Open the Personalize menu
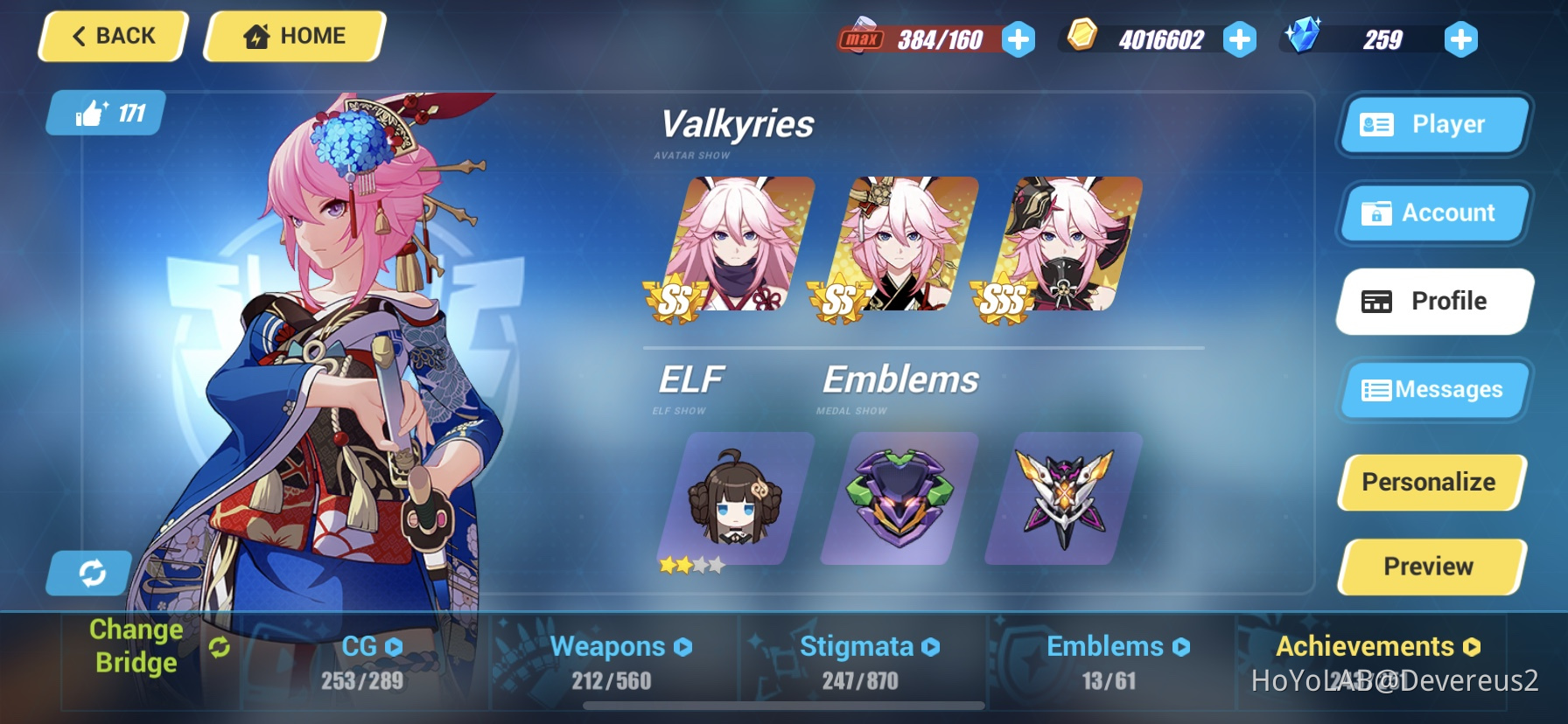 (1431, 482)
